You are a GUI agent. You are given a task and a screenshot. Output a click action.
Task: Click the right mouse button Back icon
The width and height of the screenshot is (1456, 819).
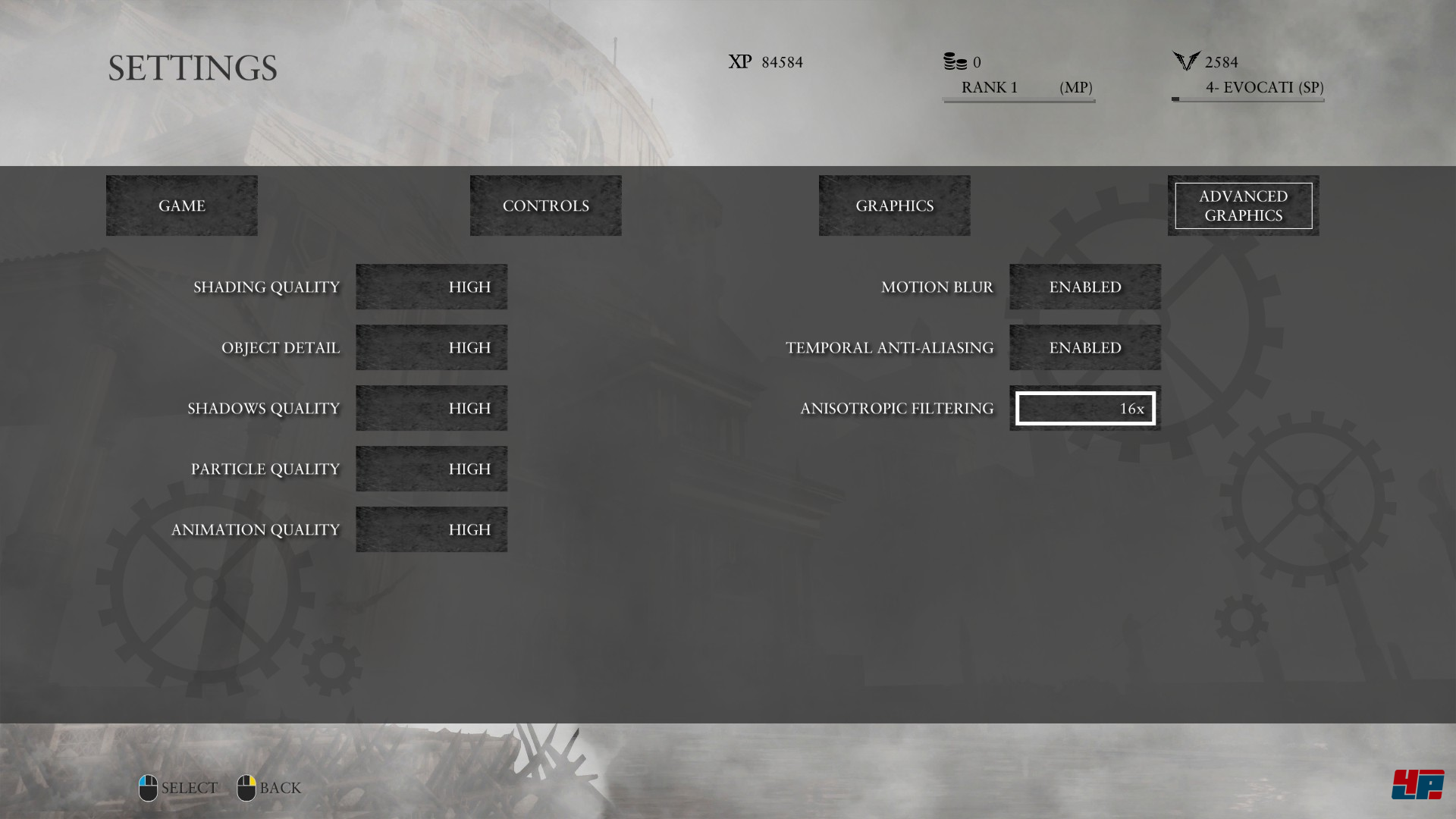246,787
